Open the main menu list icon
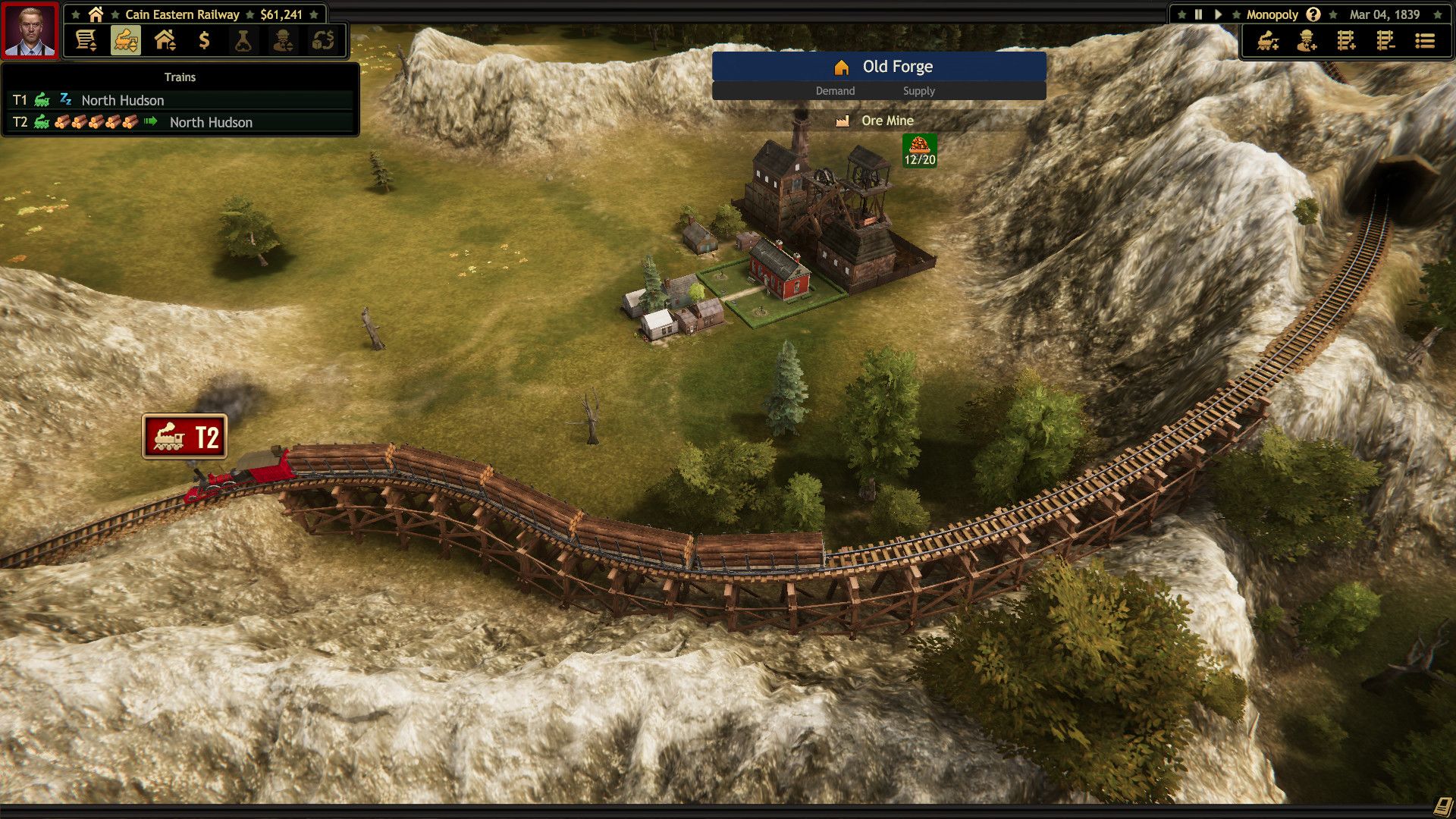 1425,41
